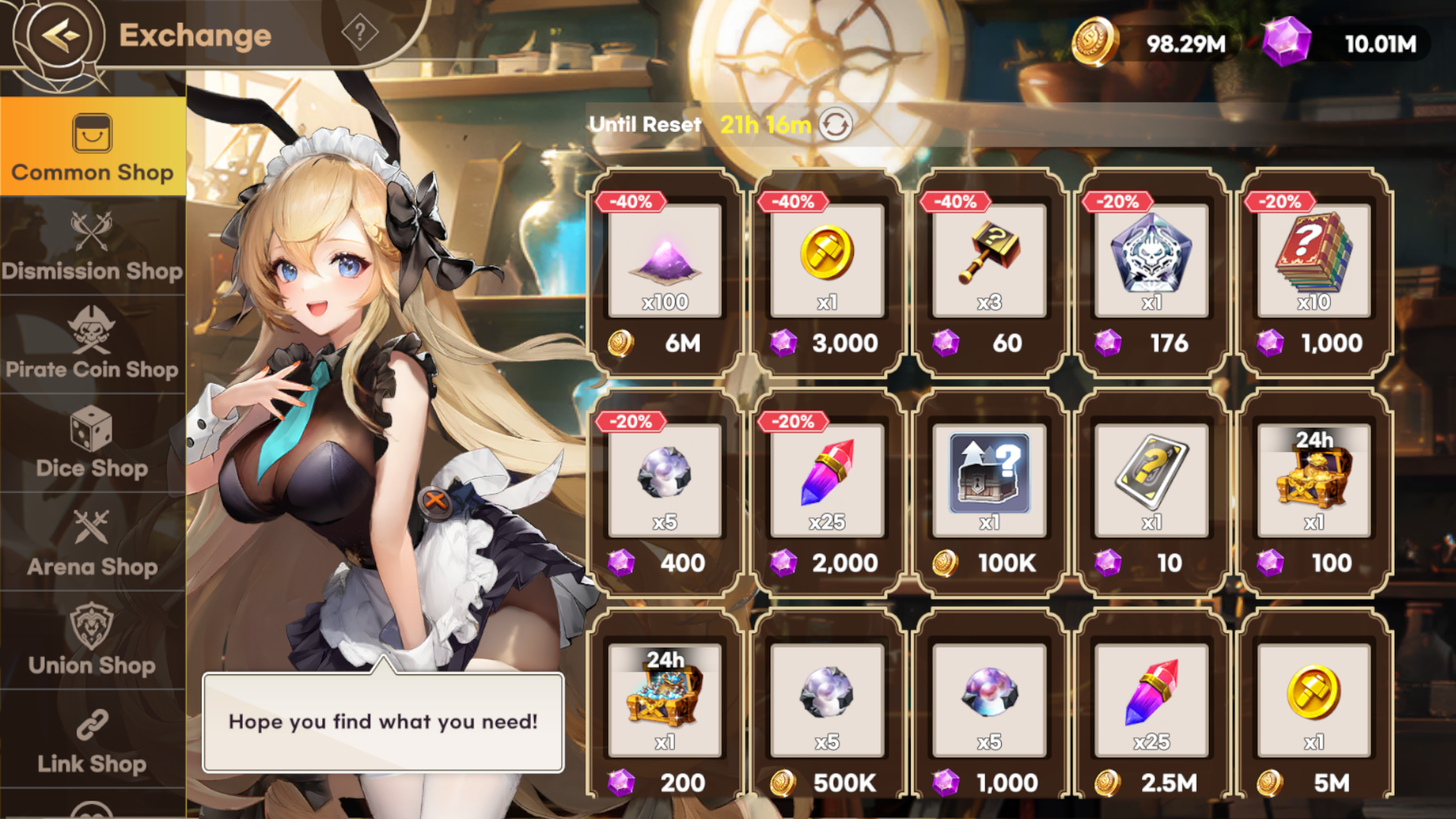Buy the 24h gold chest for 100 gems
This screenshot has width=1456, height=819.
1313,493
